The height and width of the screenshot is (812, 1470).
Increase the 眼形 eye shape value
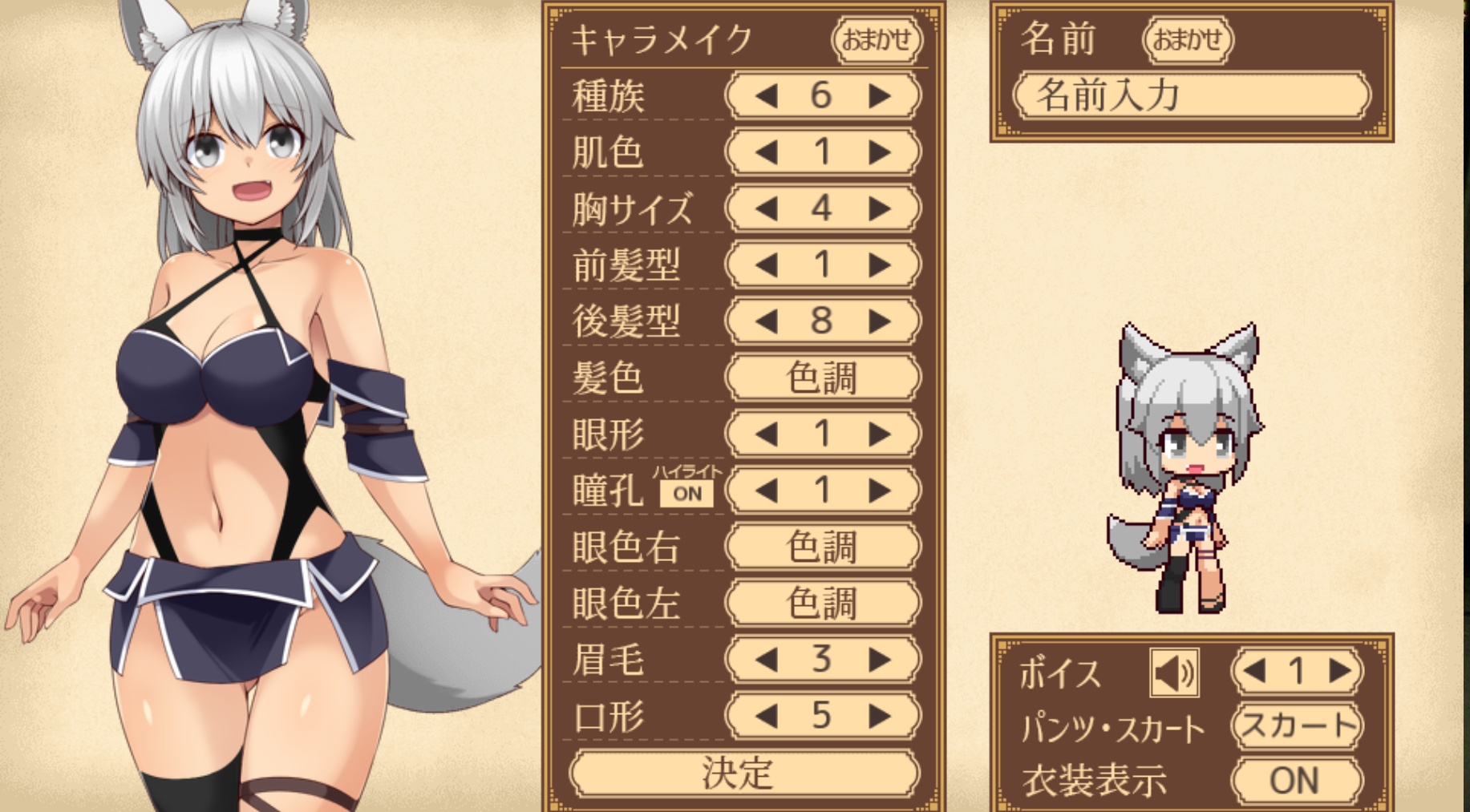(x=880, y=434)
